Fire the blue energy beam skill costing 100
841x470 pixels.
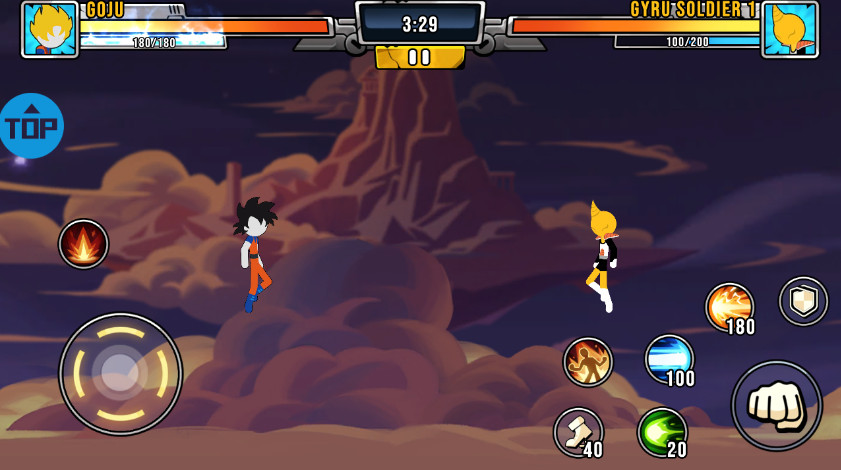668,359
